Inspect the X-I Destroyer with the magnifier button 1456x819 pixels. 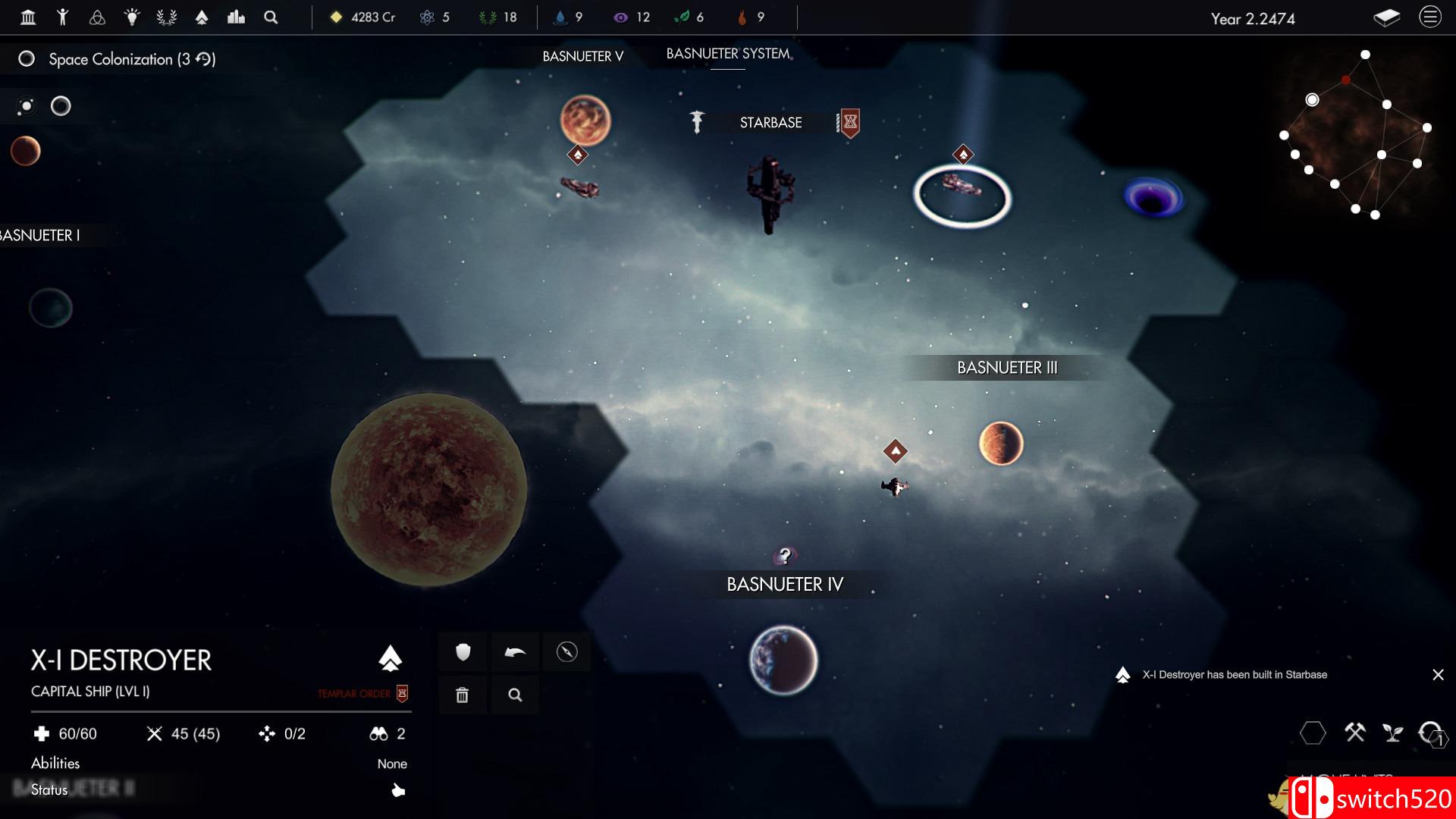click(x=515, y=695)
